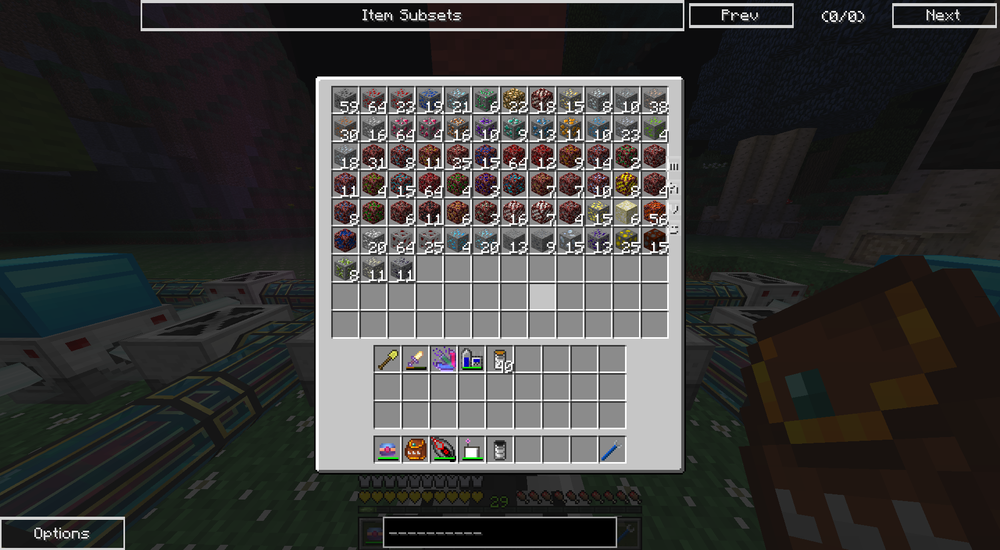Grab the purple sparkling feather item

tap(444, 359)
